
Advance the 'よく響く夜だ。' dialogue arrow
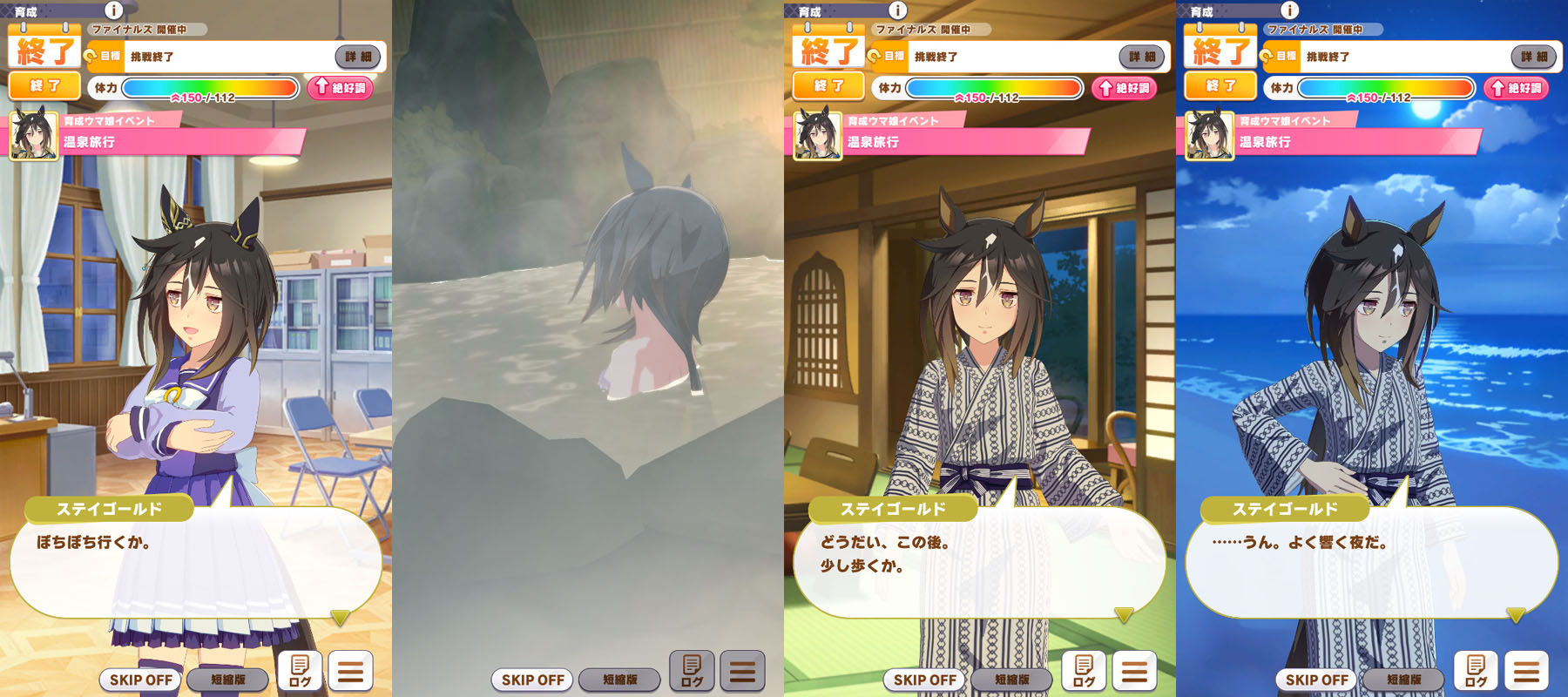tap(1516, 615)
